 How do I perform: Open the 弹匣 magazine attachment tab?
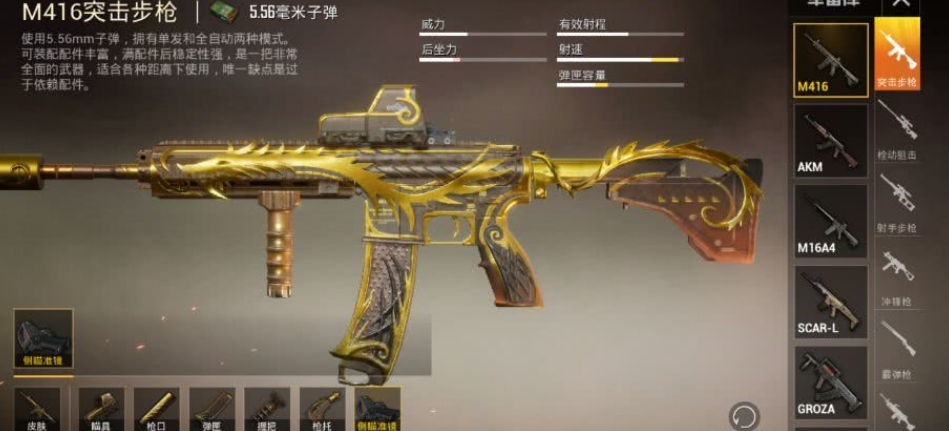coord(212,409)
